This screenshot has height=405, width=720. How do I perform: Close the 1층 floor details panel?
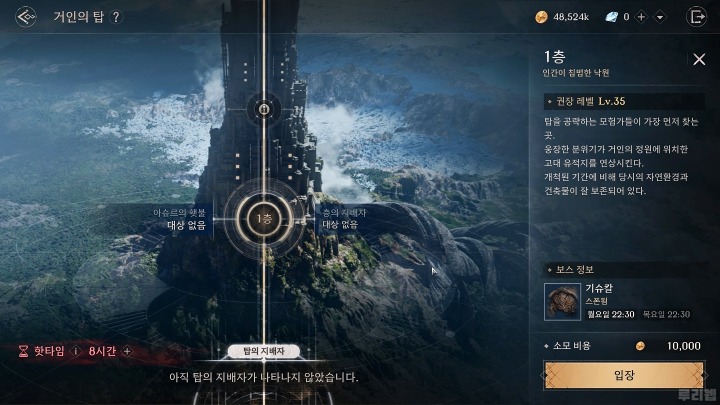coord(699,59)
